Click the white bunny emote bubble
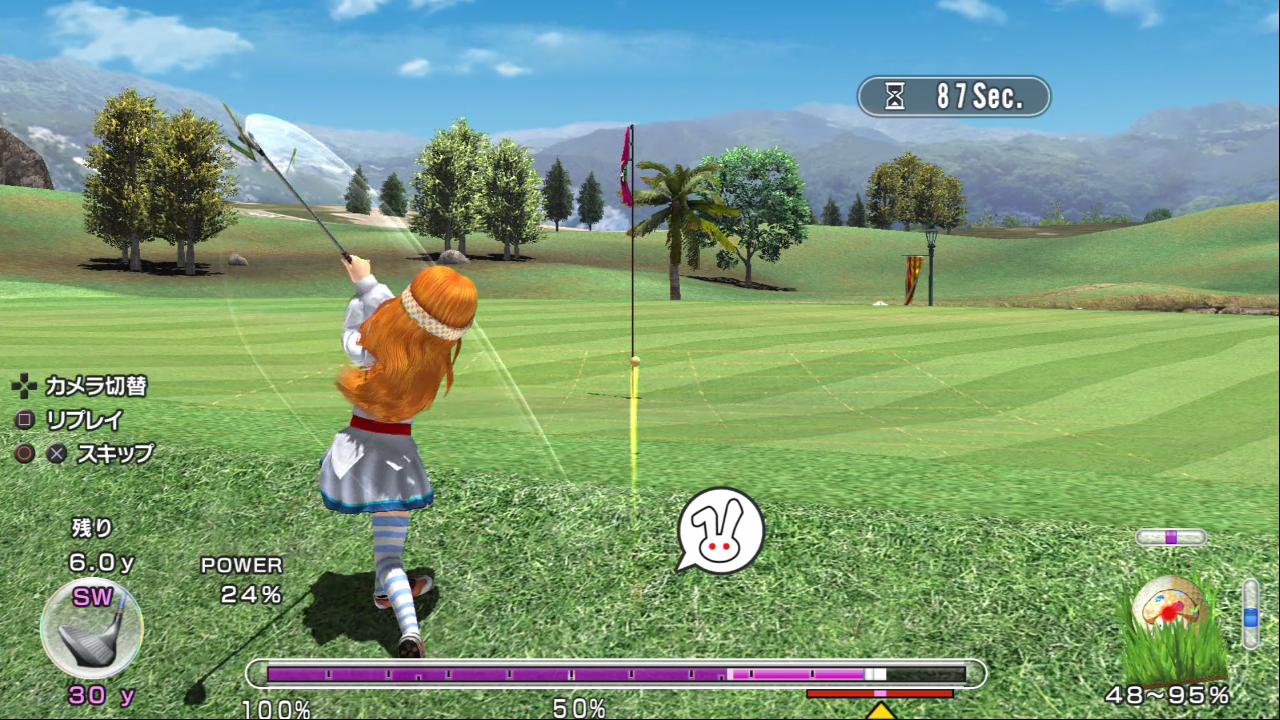This screenshot has width=1280, height=720. point(720,530)
